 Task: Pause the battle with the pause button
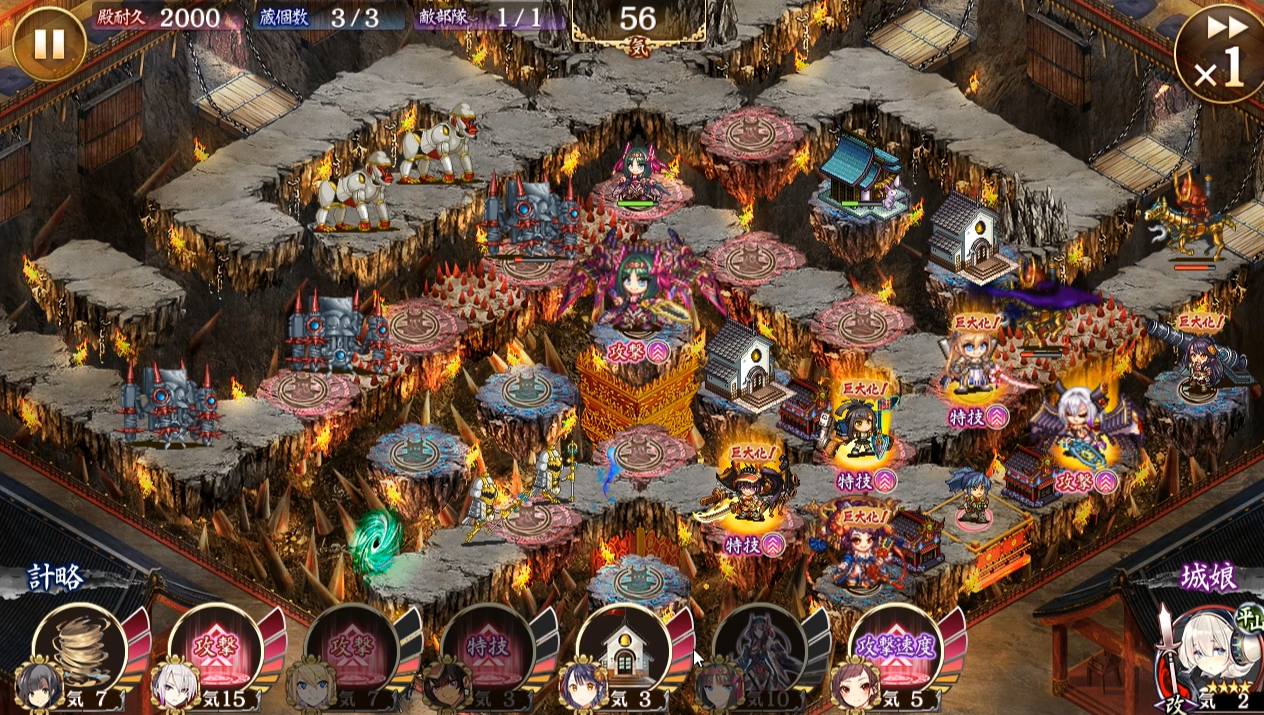[x=49, y=43]
